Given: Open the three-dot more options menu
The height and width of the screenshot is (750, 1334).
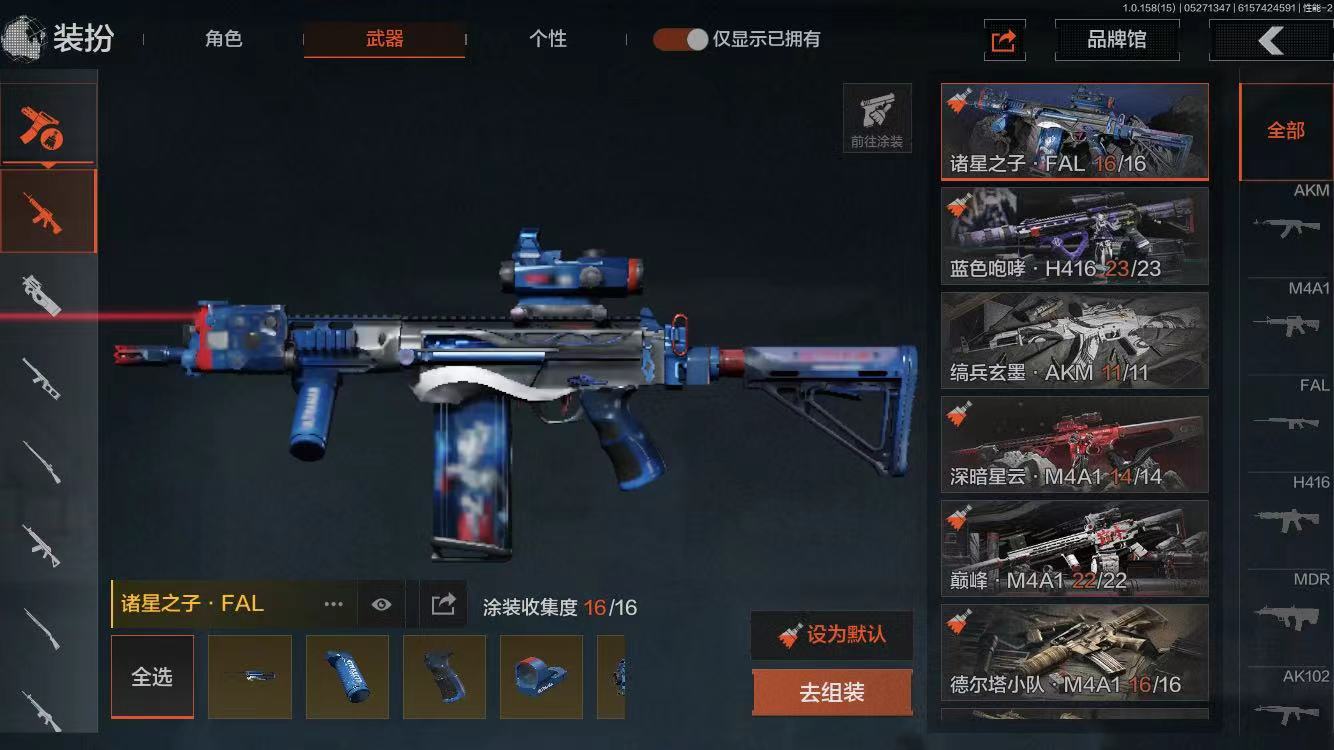Looking at the screenshot, I should pos(333,604).
